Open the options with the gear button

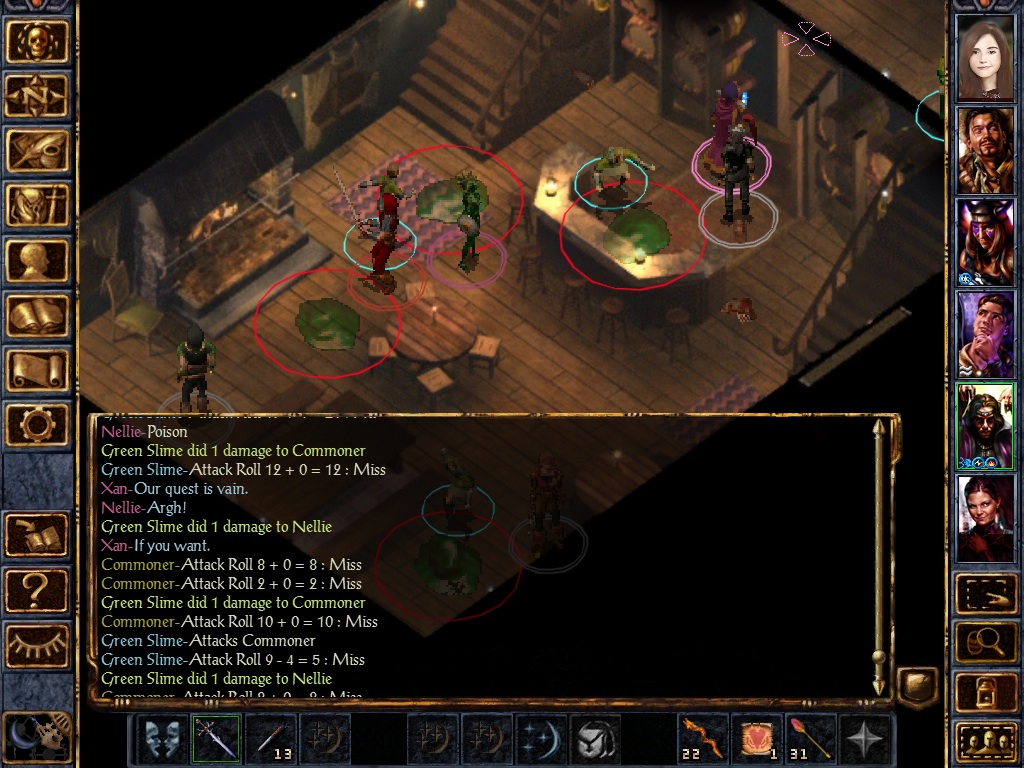point(38,426)
